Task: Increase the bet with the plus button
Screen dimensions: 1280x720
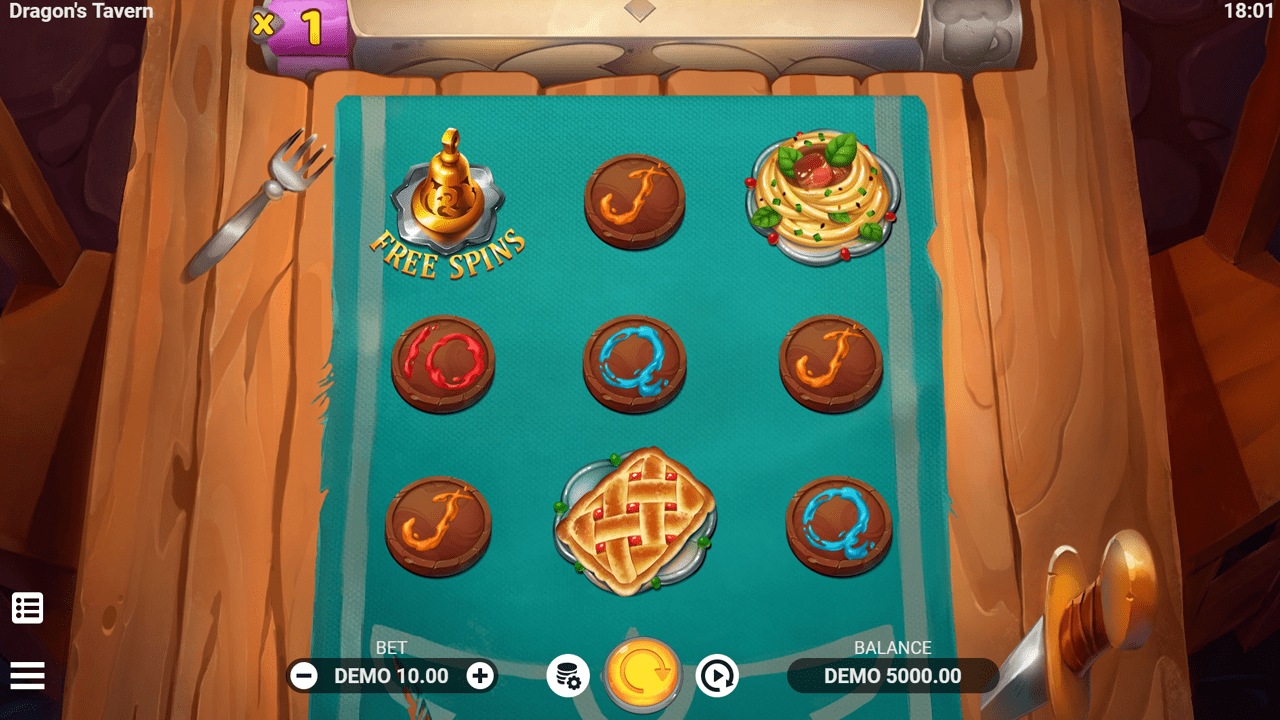Action: click(481, 675)
